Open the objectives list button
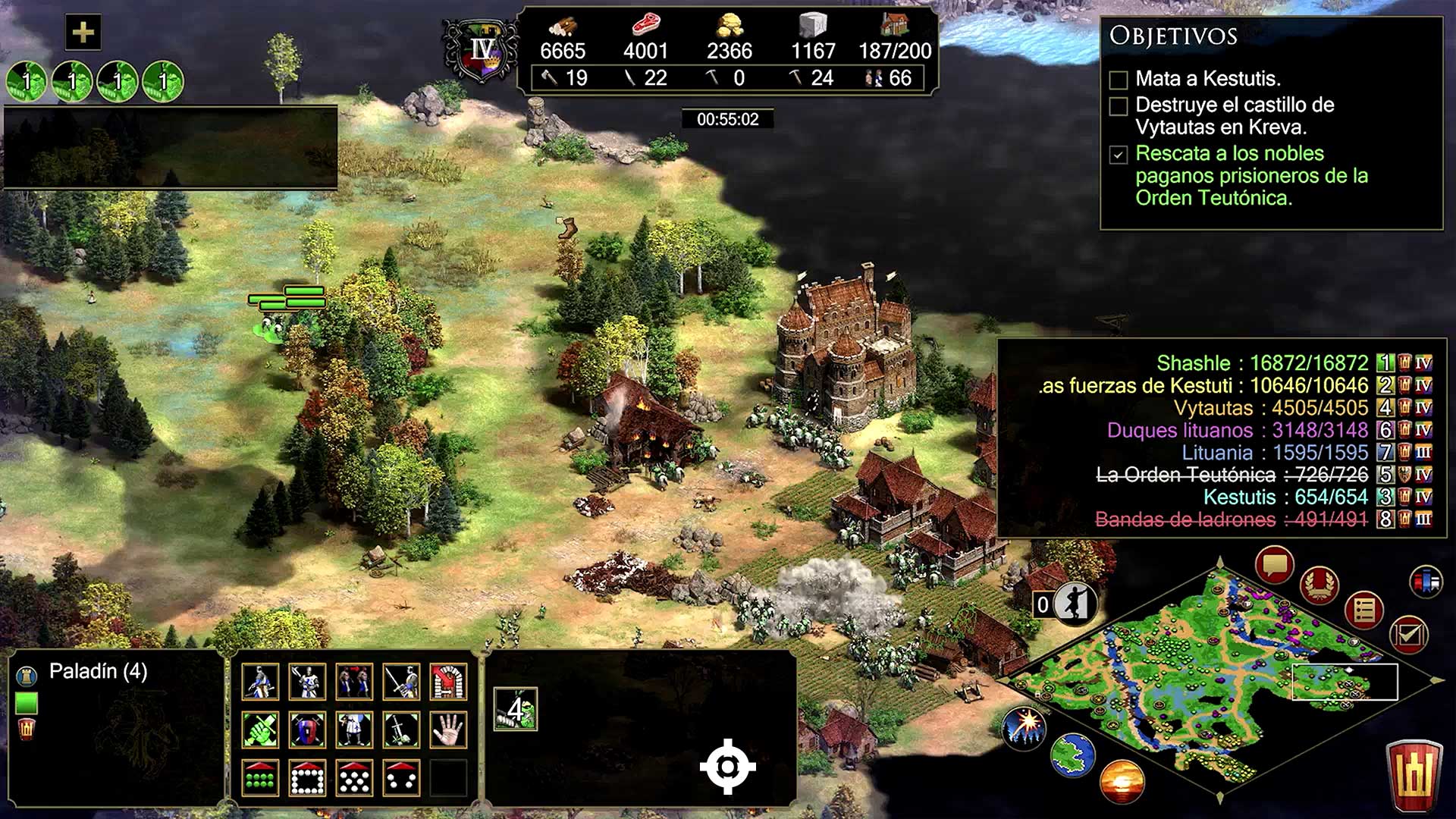Screen dimensions: 1456x819 coord(1364,610)
